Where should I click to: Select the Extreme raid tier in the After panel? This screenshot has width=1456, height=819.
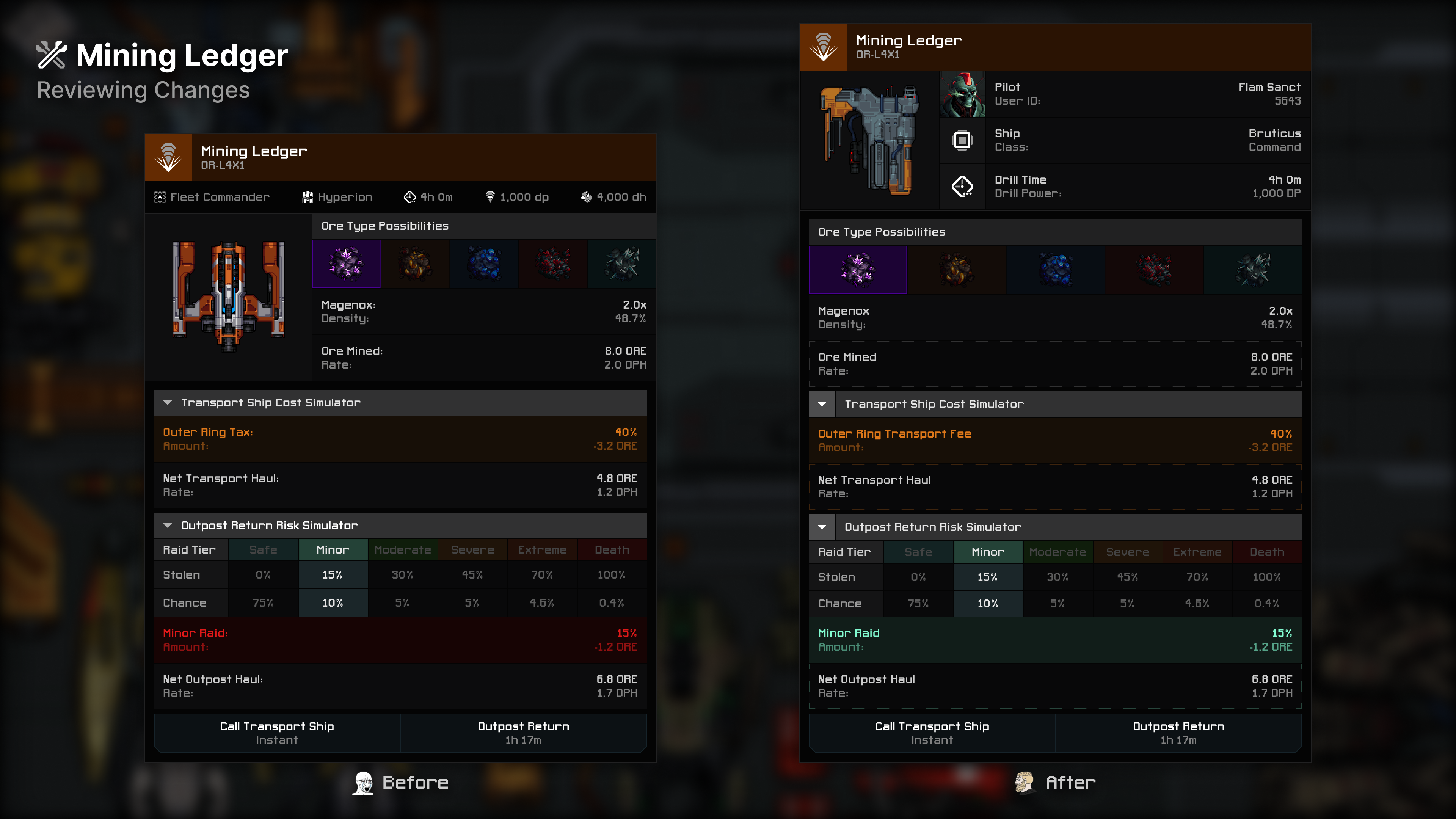pyautogui.click(x=1197, y=552)
